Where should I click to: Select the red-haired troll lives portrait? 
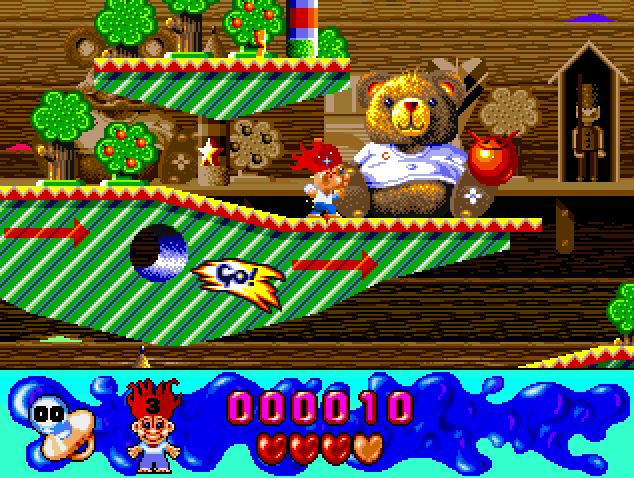151,424
